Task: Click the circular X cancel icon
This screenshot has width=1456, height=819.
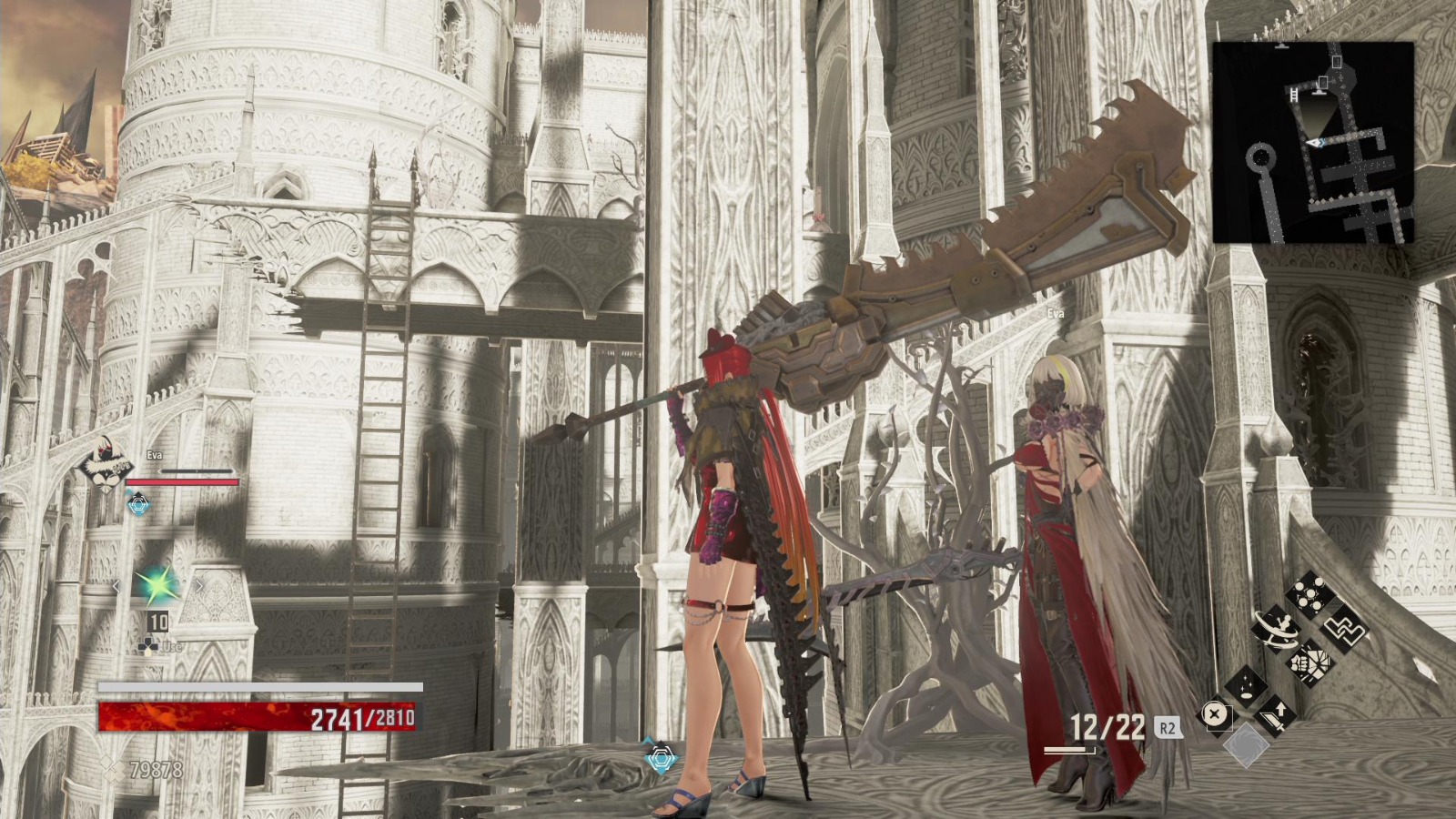Action: pos(1216,716)
